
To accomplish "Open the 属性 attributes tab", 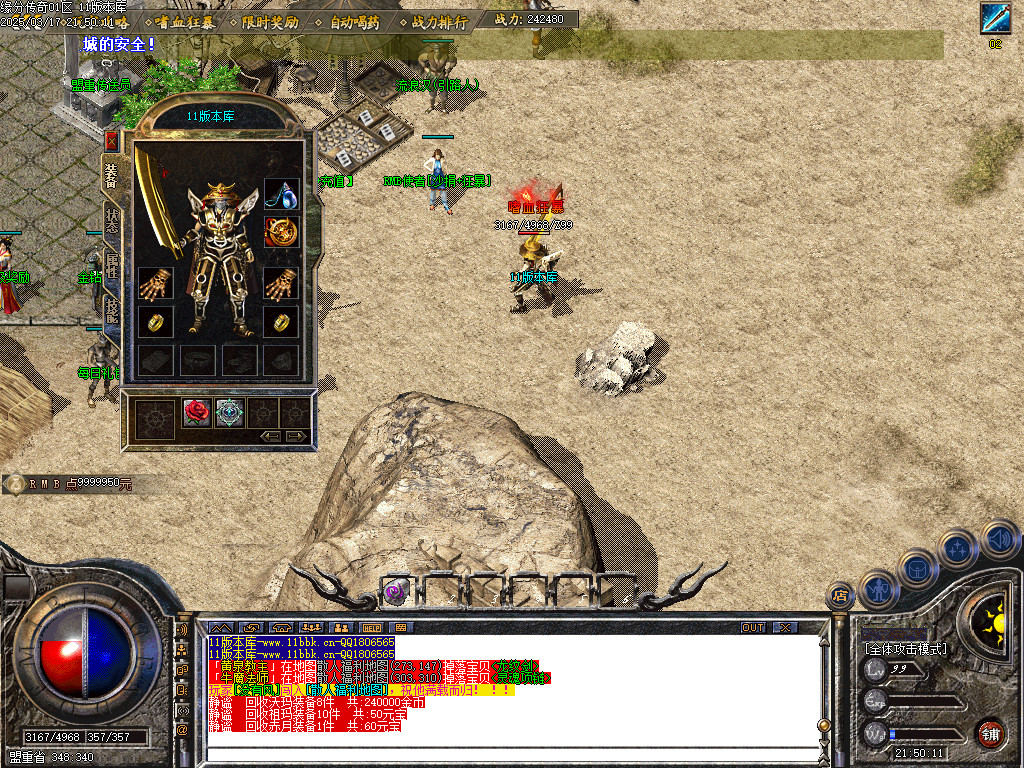I will pos(112,265).
